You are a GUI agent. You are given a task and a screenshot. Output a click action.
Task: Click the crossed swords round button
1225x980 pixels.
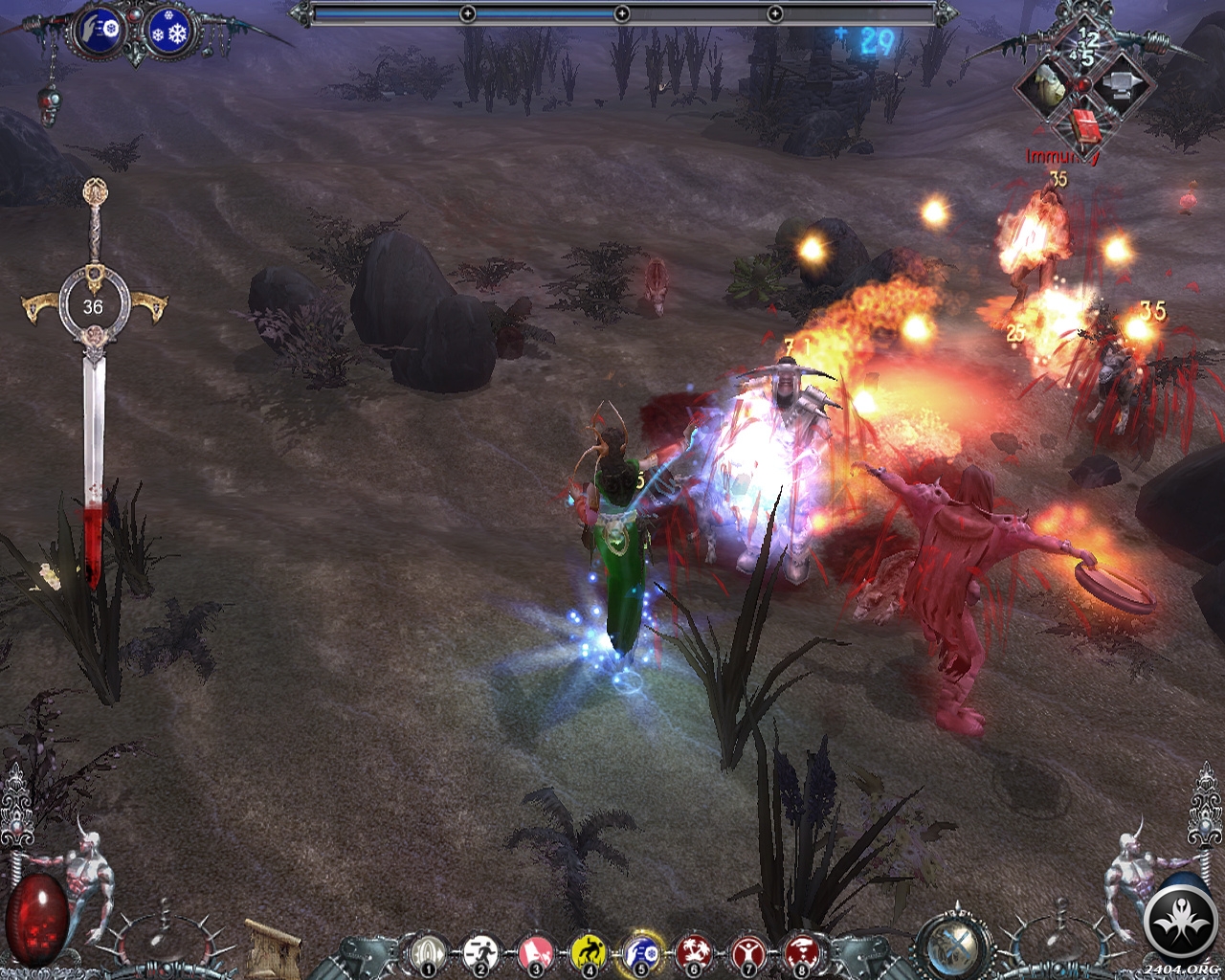[954, 946]
